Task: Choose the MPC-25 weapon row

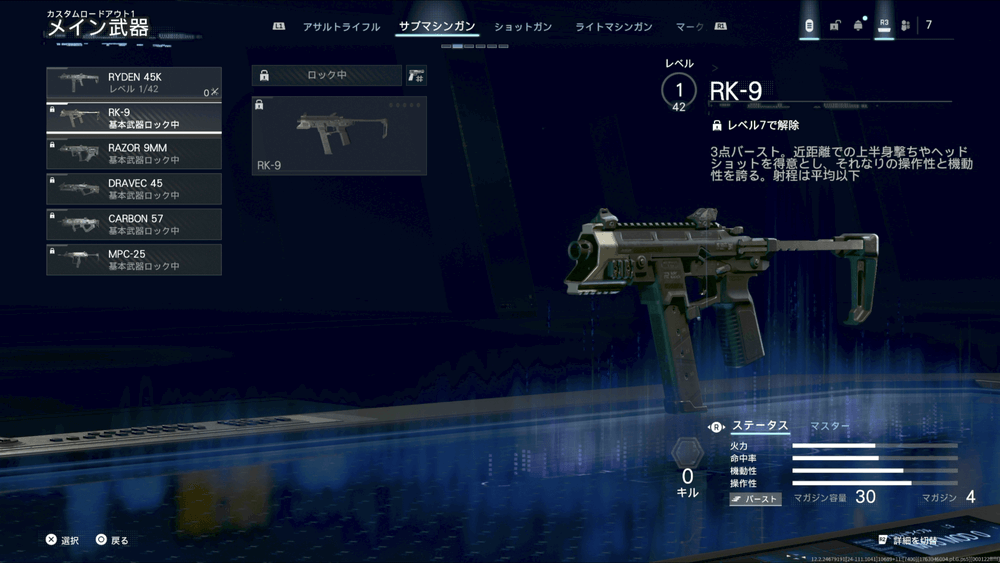Action: pyautogui.click(x=133, y=259)
